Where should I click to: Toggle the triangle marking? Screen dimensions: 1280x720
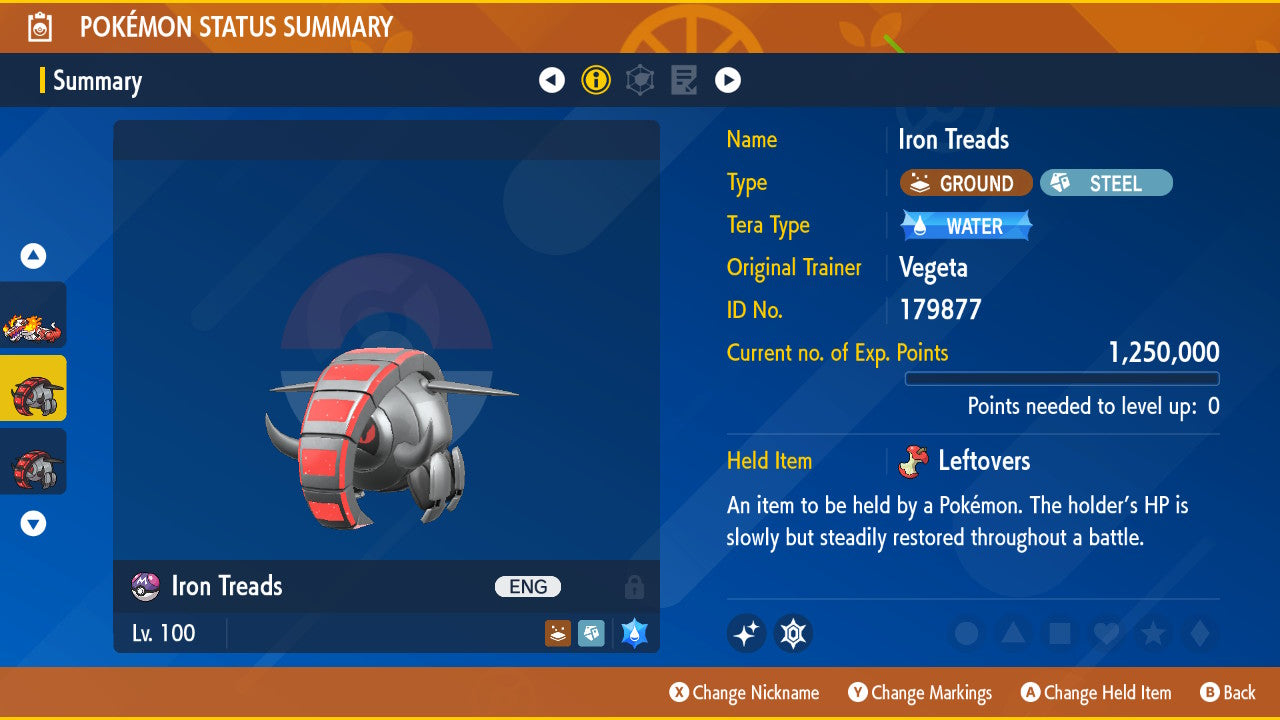point(1013,633)
